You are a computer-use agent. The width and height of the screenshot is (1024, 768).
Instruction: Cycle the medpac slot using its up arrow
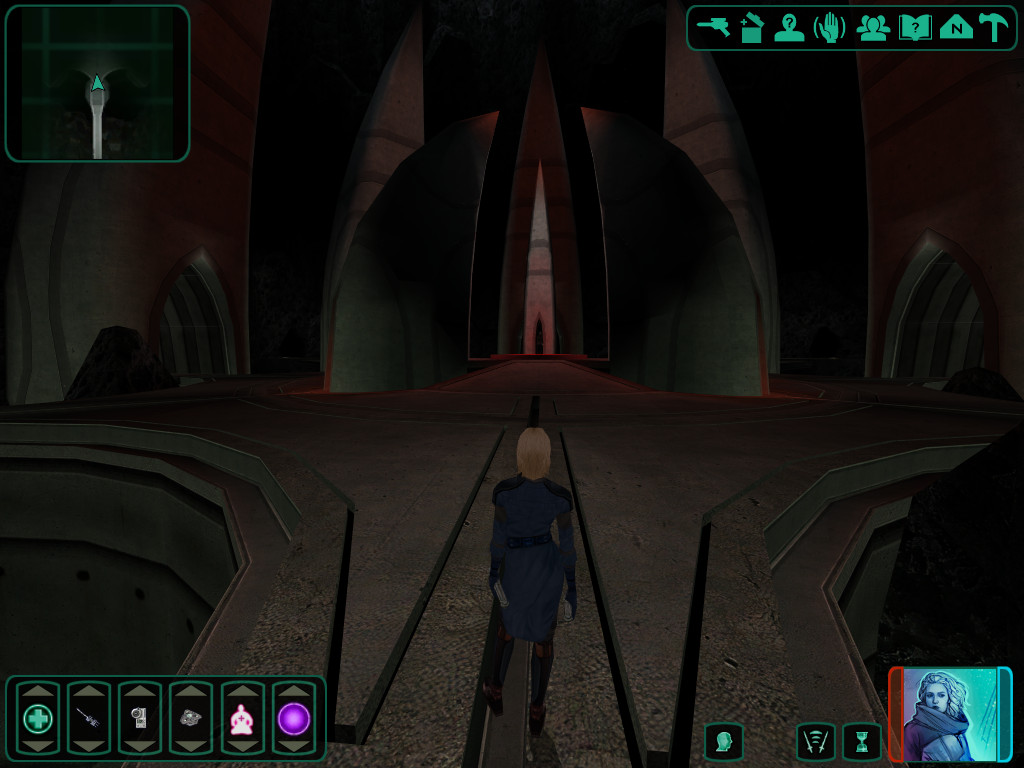(x=38, y=691)
